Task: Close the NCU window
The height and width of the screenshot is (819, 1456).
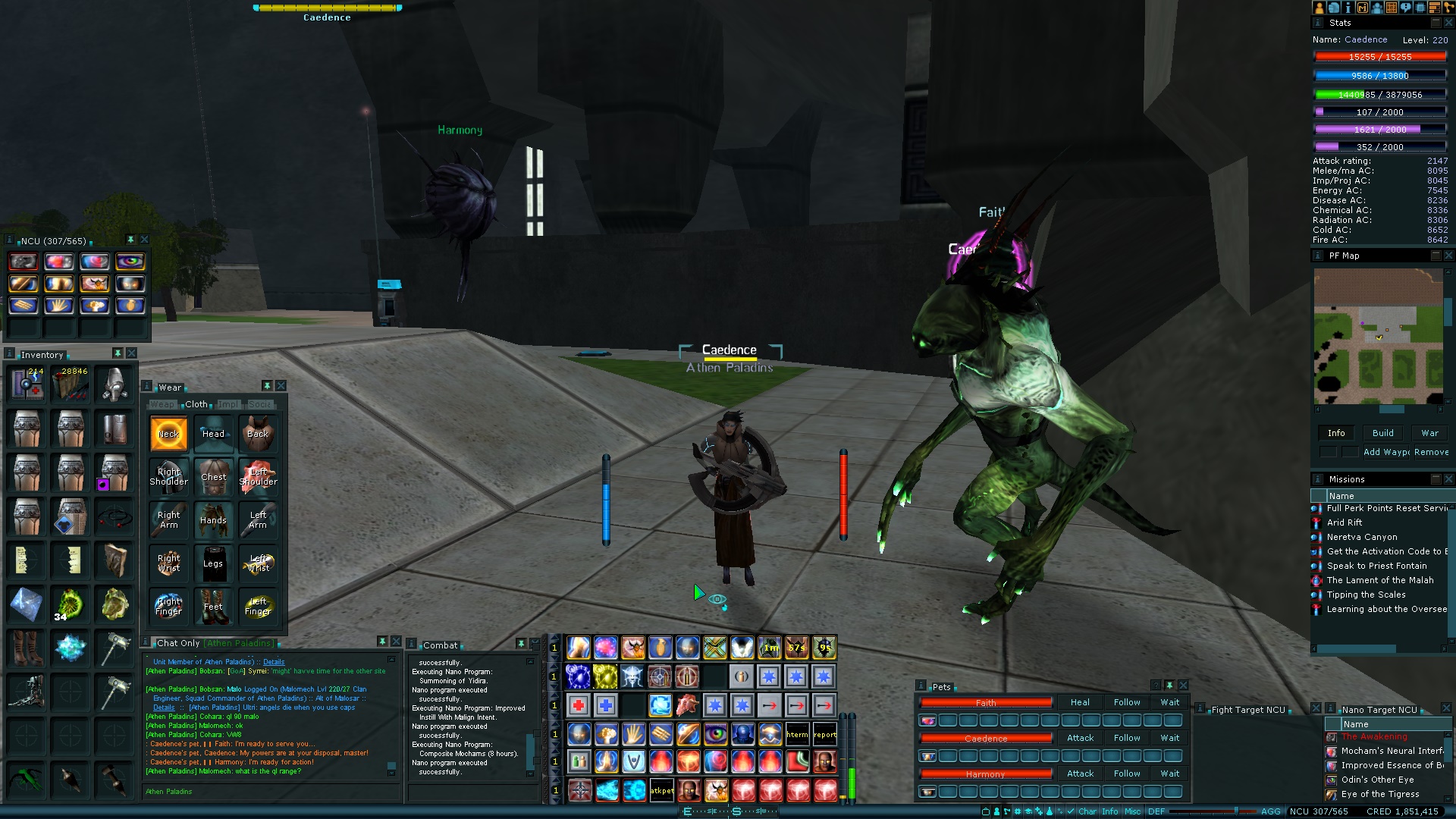Action: [144, 240]
